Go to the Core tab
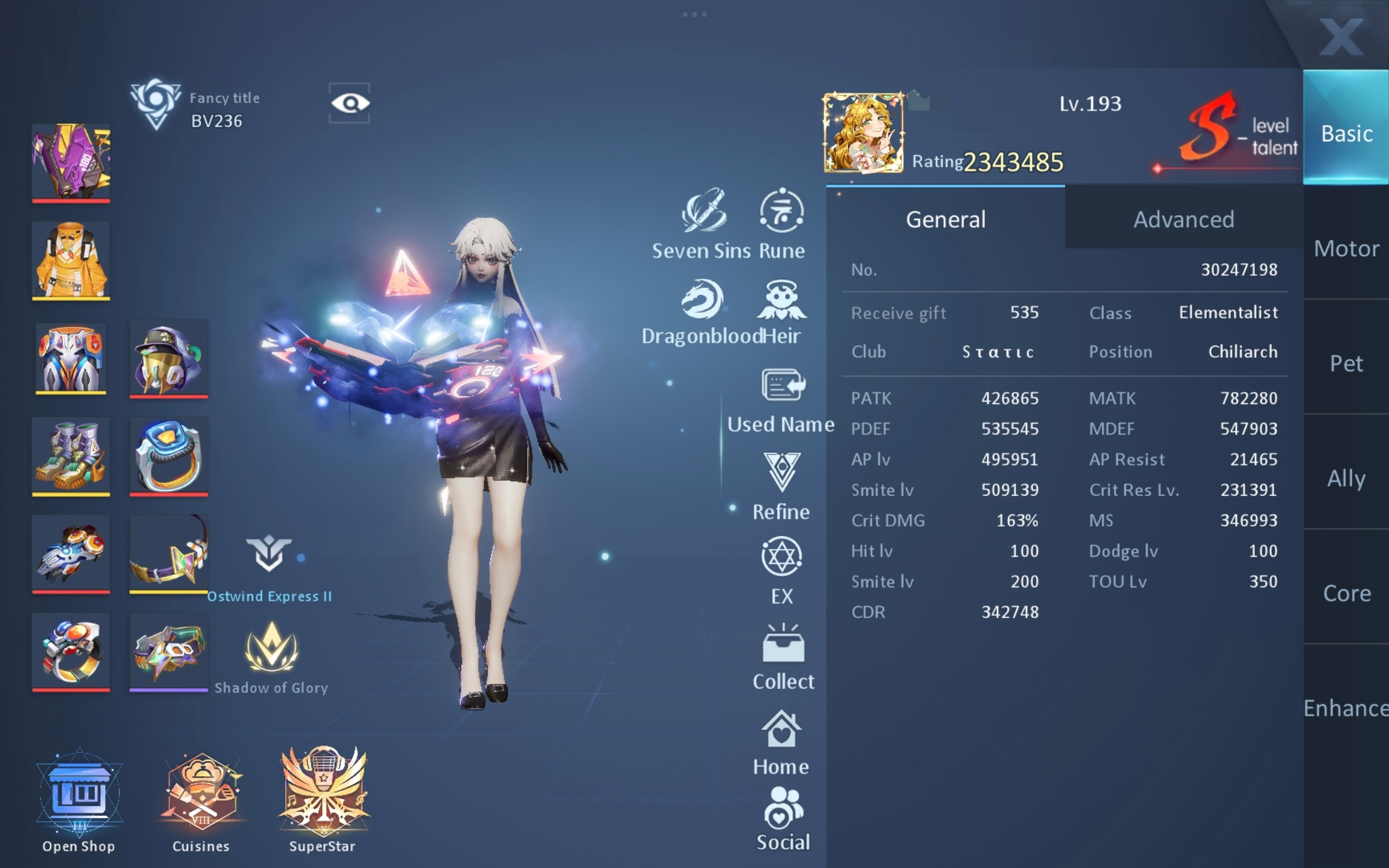 point(1346,593)
